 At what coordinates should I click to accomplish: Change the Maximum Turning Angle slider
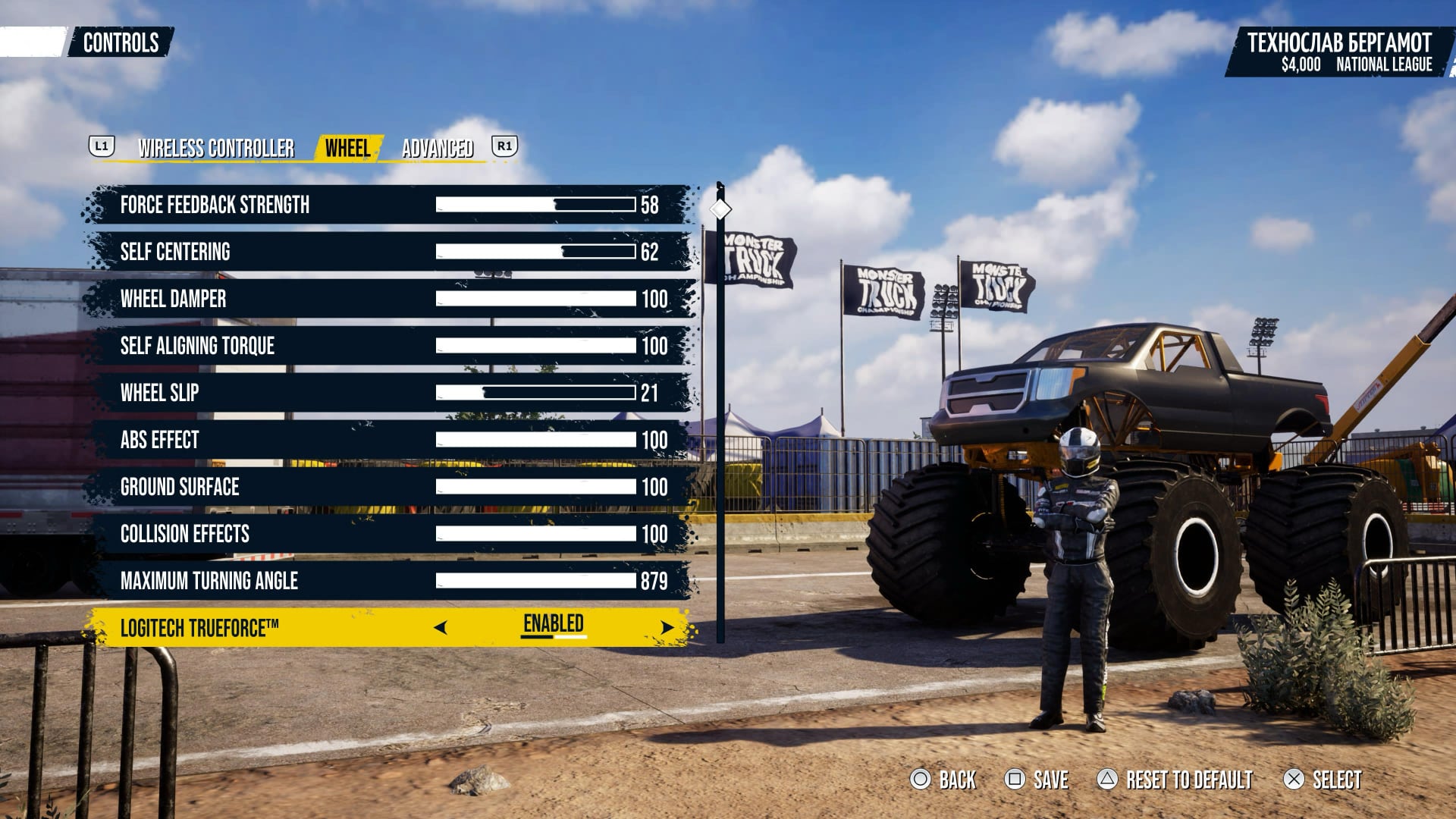tap(535, 581)
